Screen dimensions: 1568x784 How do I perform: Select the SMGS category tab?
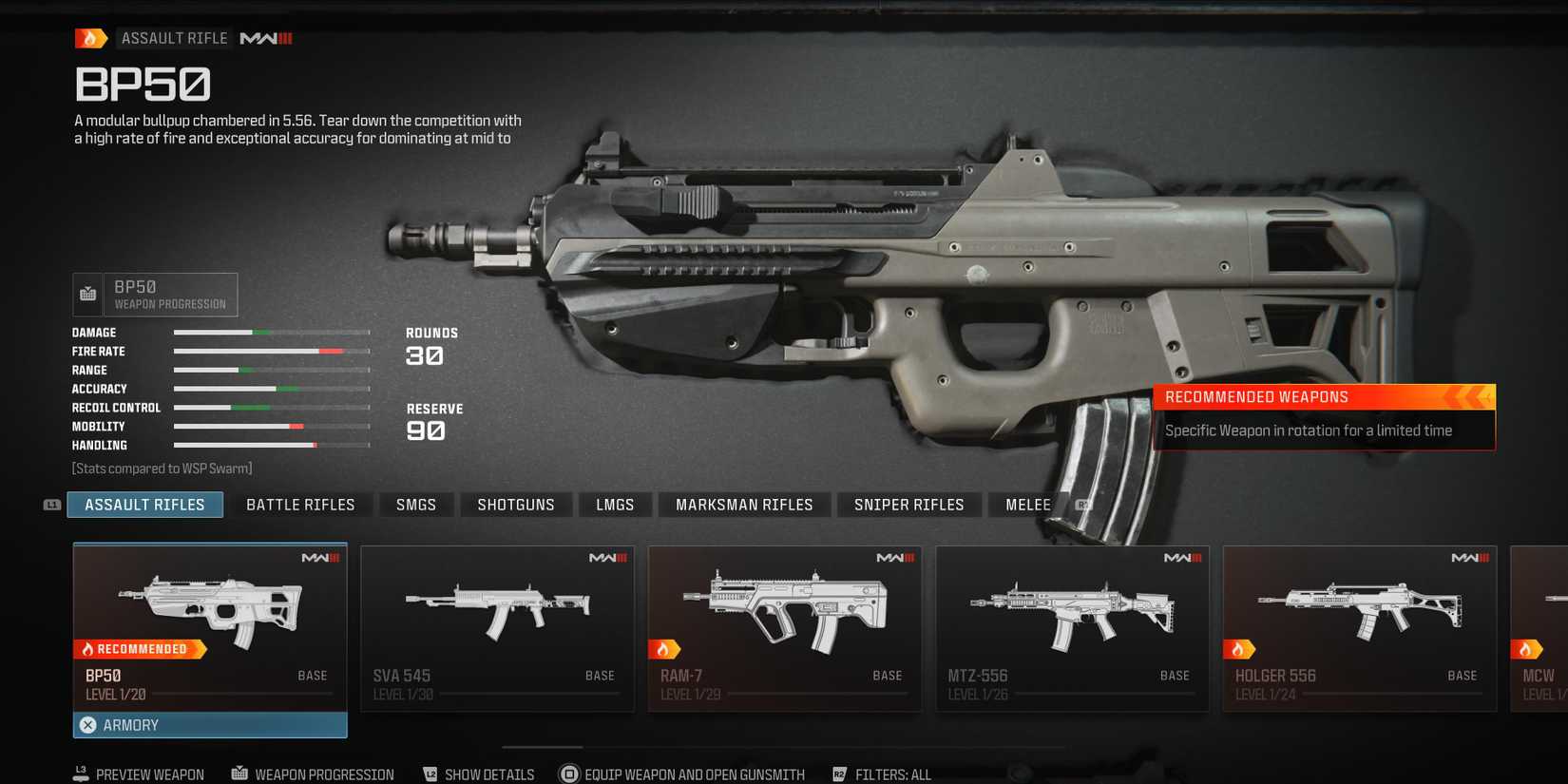click(416, 504)
